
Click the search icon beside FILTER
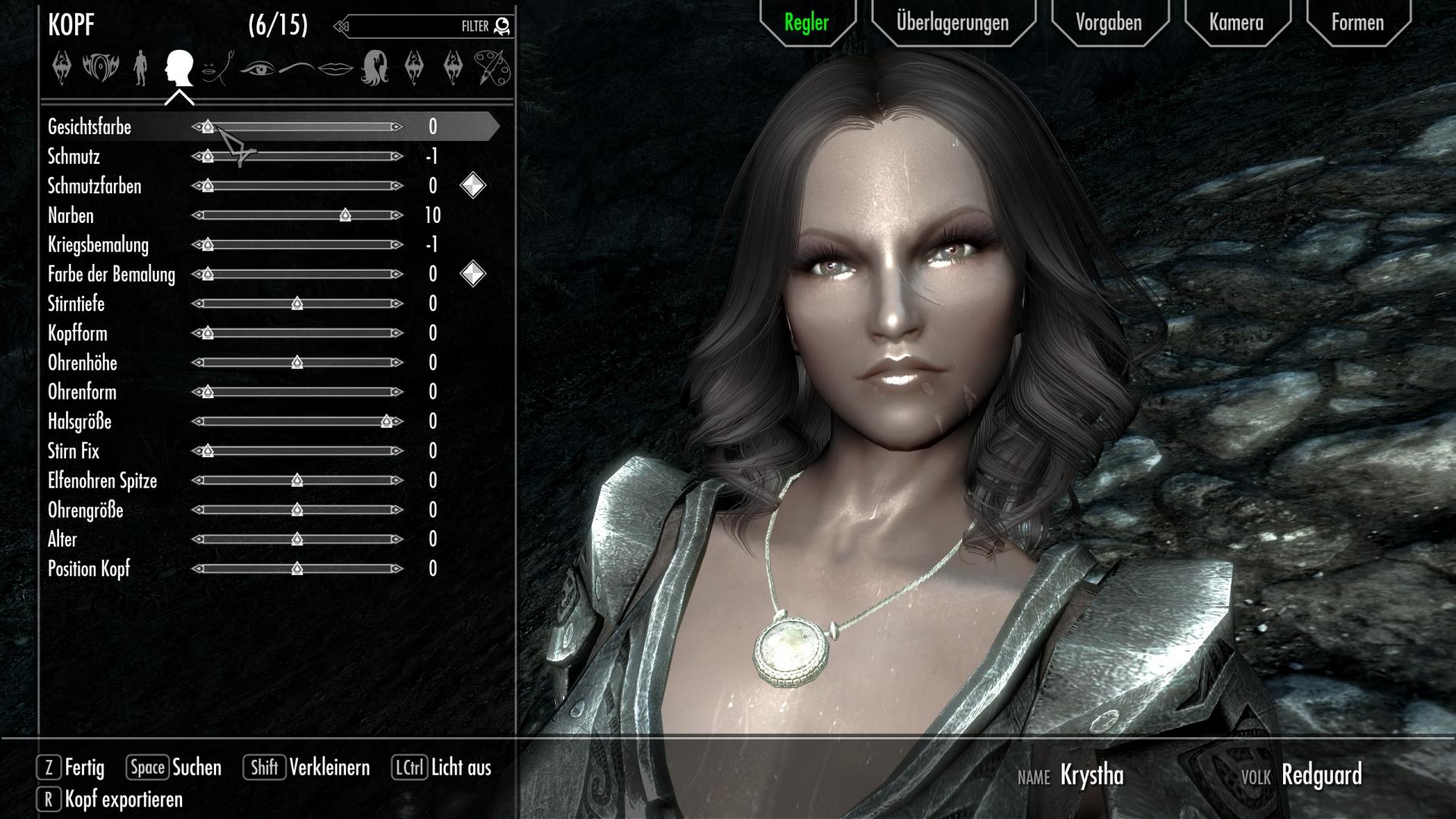click(500, 25)
